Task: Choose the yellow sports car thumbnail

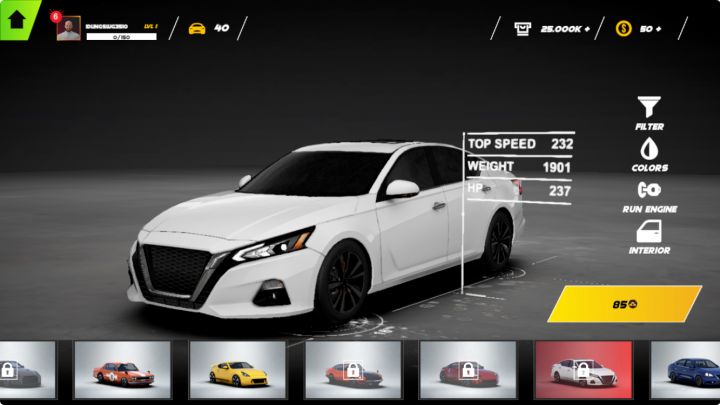Action: point(237,370)
